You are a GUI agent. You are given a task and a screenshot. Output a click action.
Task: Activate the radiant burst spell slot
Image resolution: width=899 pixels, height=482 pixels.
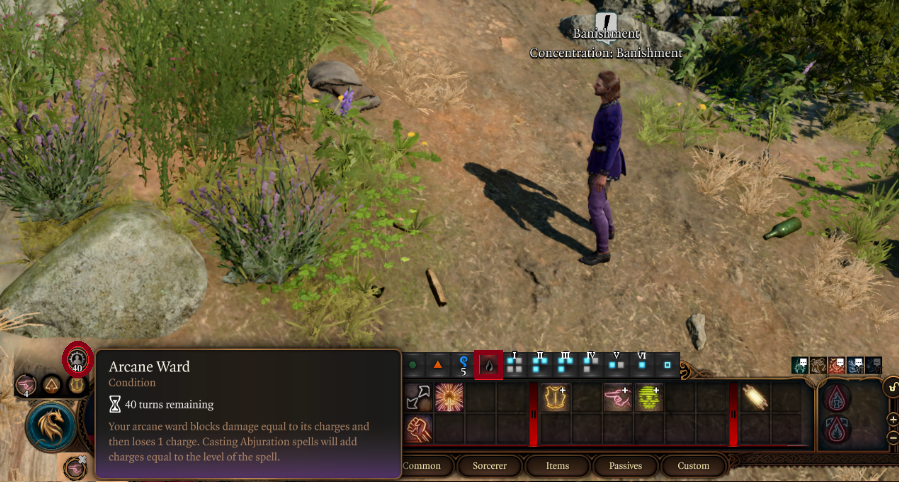point(449,398)
